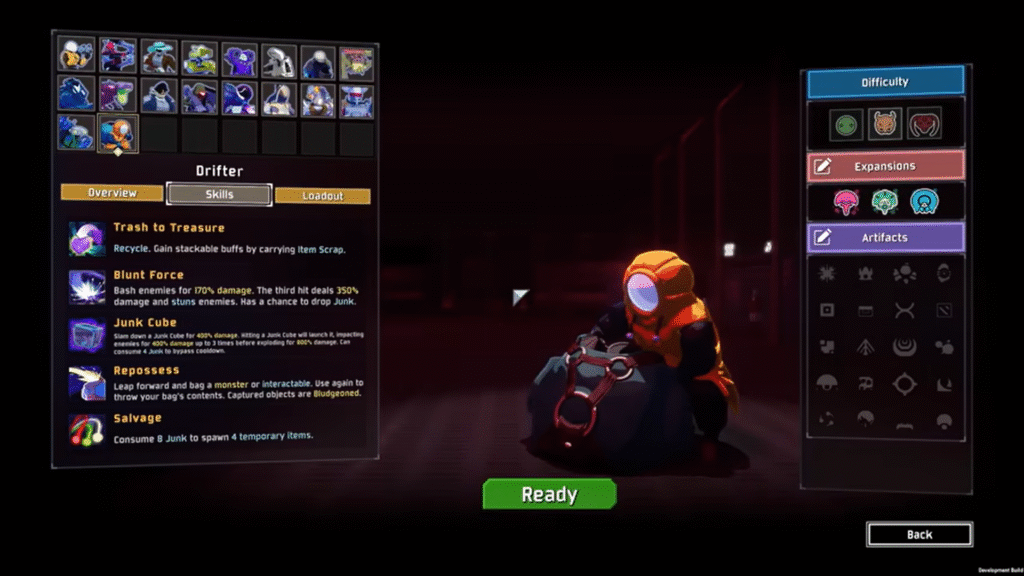Choose the Bandit portrait with the teal hat

[158, 58]
